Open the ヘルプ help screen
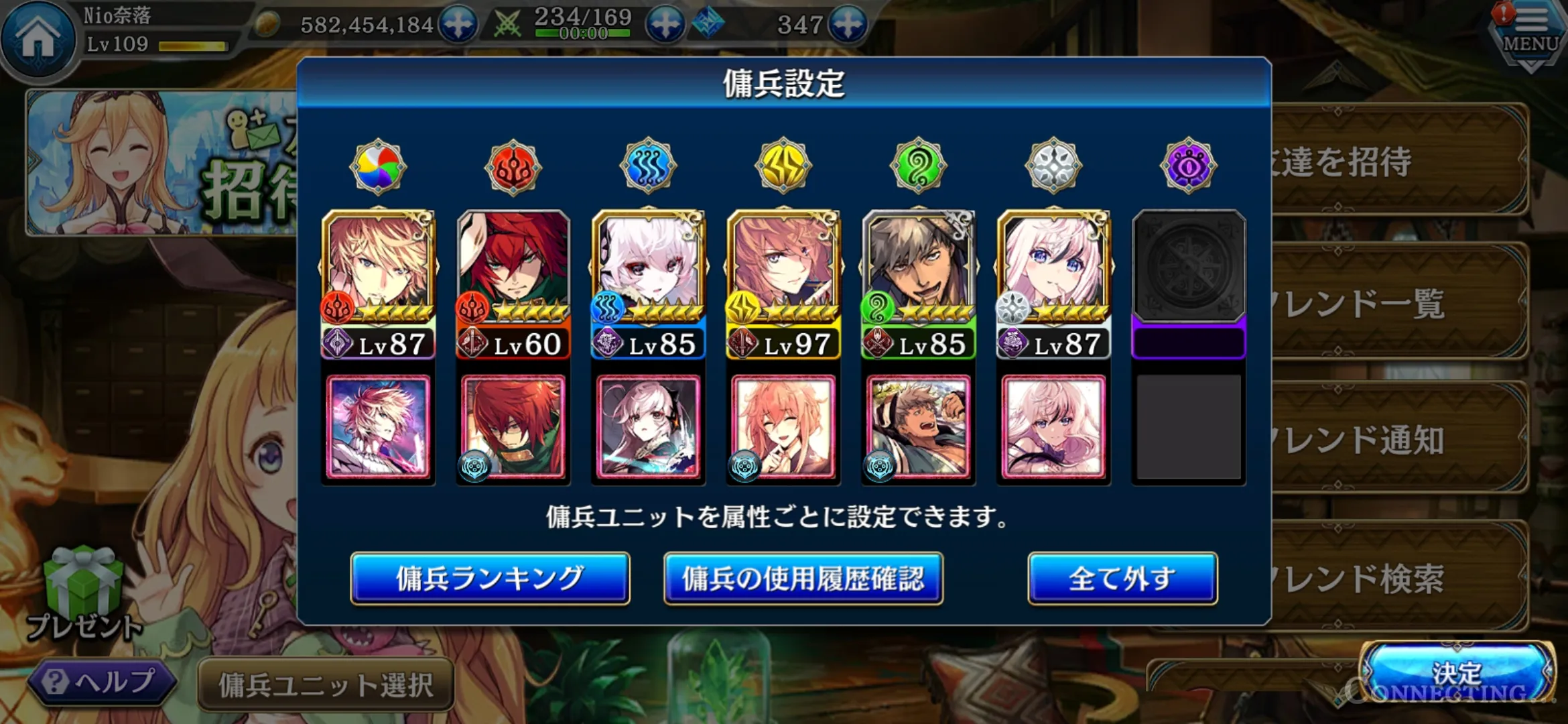 (x=102, y=682)
